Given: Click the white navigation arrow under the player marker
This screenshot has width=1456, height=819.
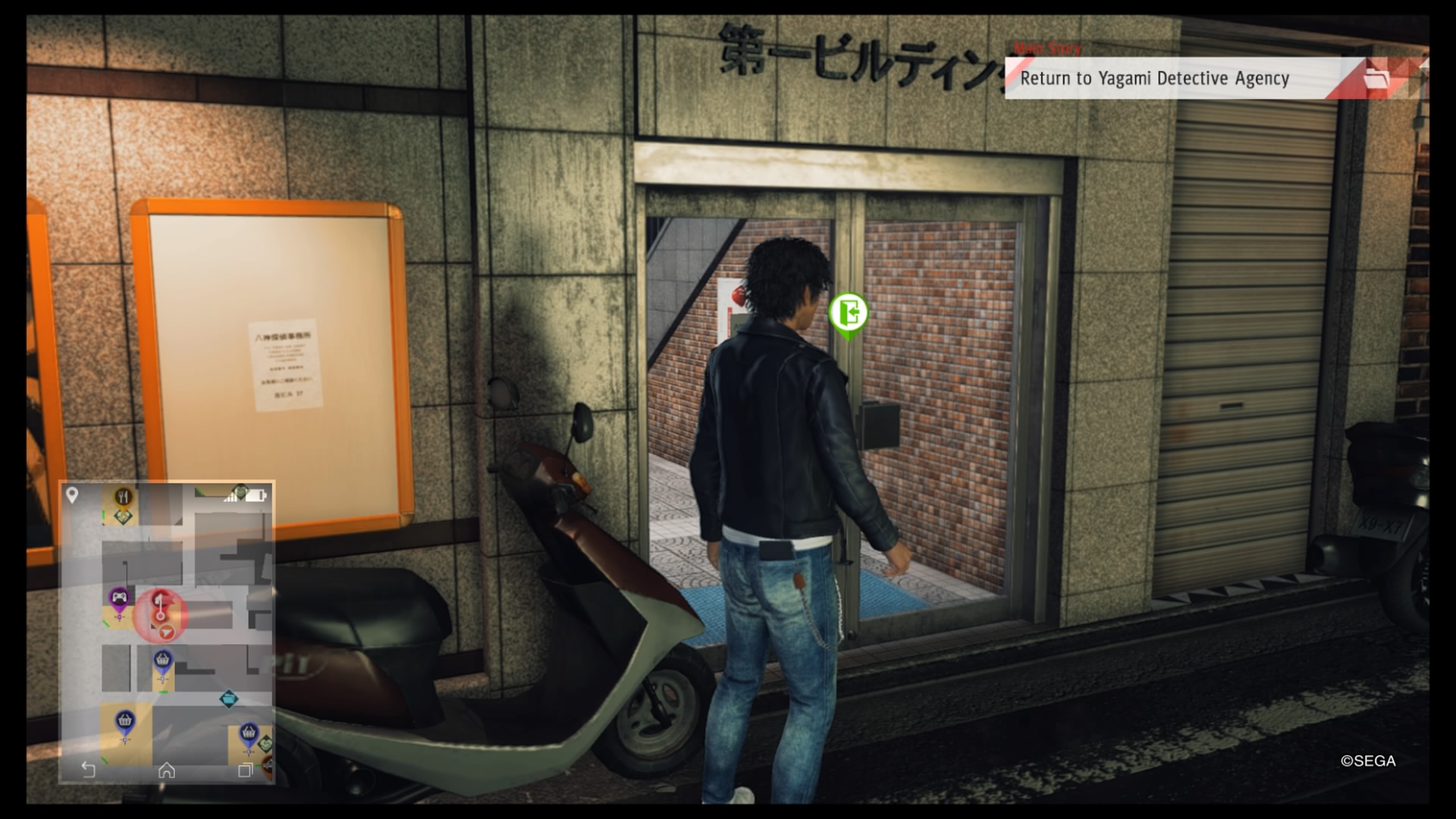Looking at the screenshot, I should (167, 632).
